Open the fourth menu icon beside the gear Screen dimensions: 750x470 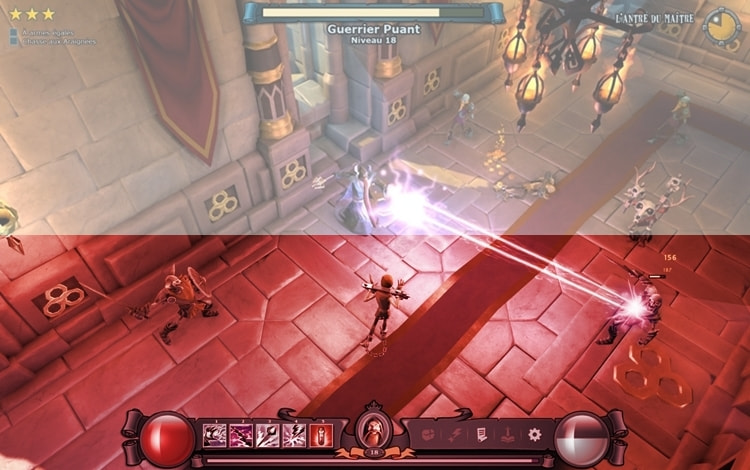[508, 435]
